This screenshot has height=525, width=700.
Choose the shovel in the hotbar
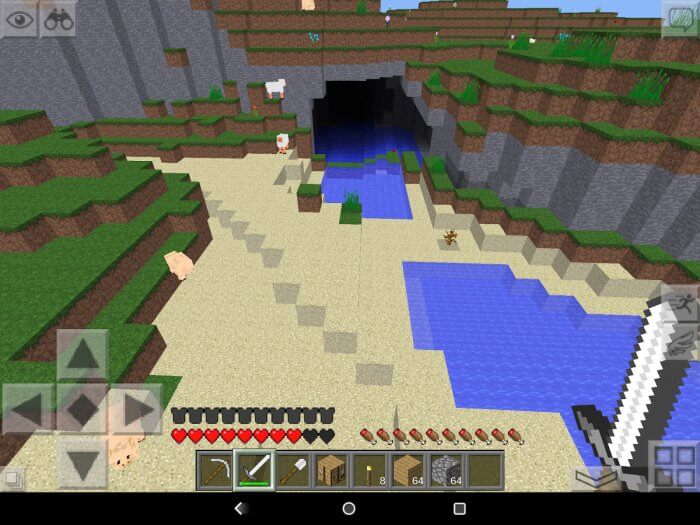pyautogui.click(x=292, y=470)
